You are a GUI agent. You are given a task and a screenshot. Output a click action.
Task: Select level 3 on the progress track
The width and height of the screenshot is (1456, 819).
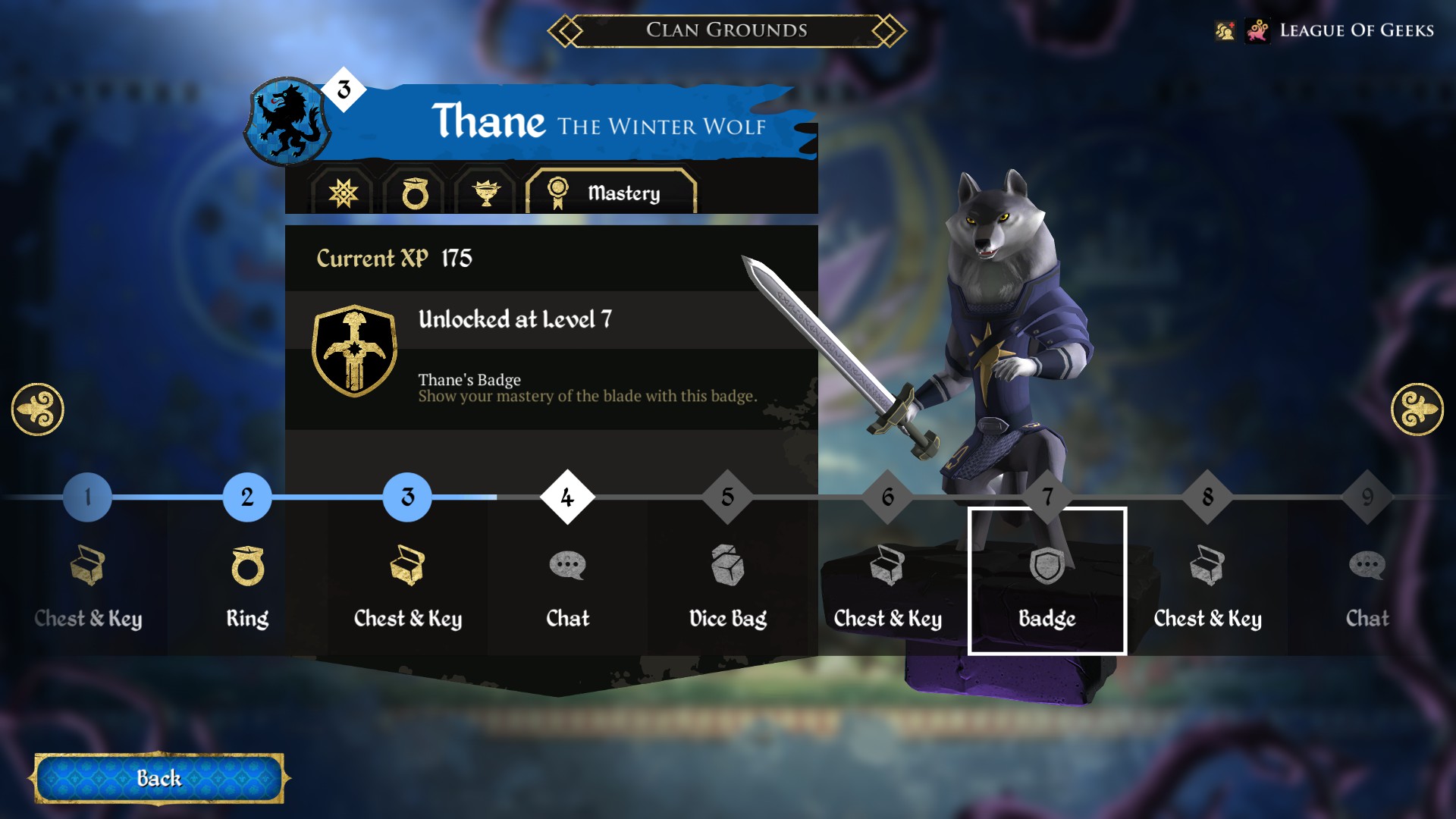[406, 497]
